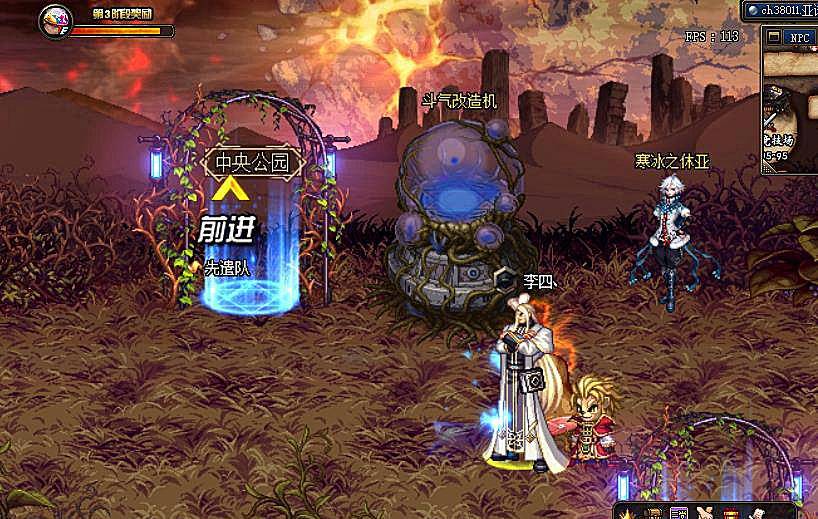The height and width of the screenshot is (519, 818).
Task: Click the stage reward helmet icon
Action: tap(54, 20)
